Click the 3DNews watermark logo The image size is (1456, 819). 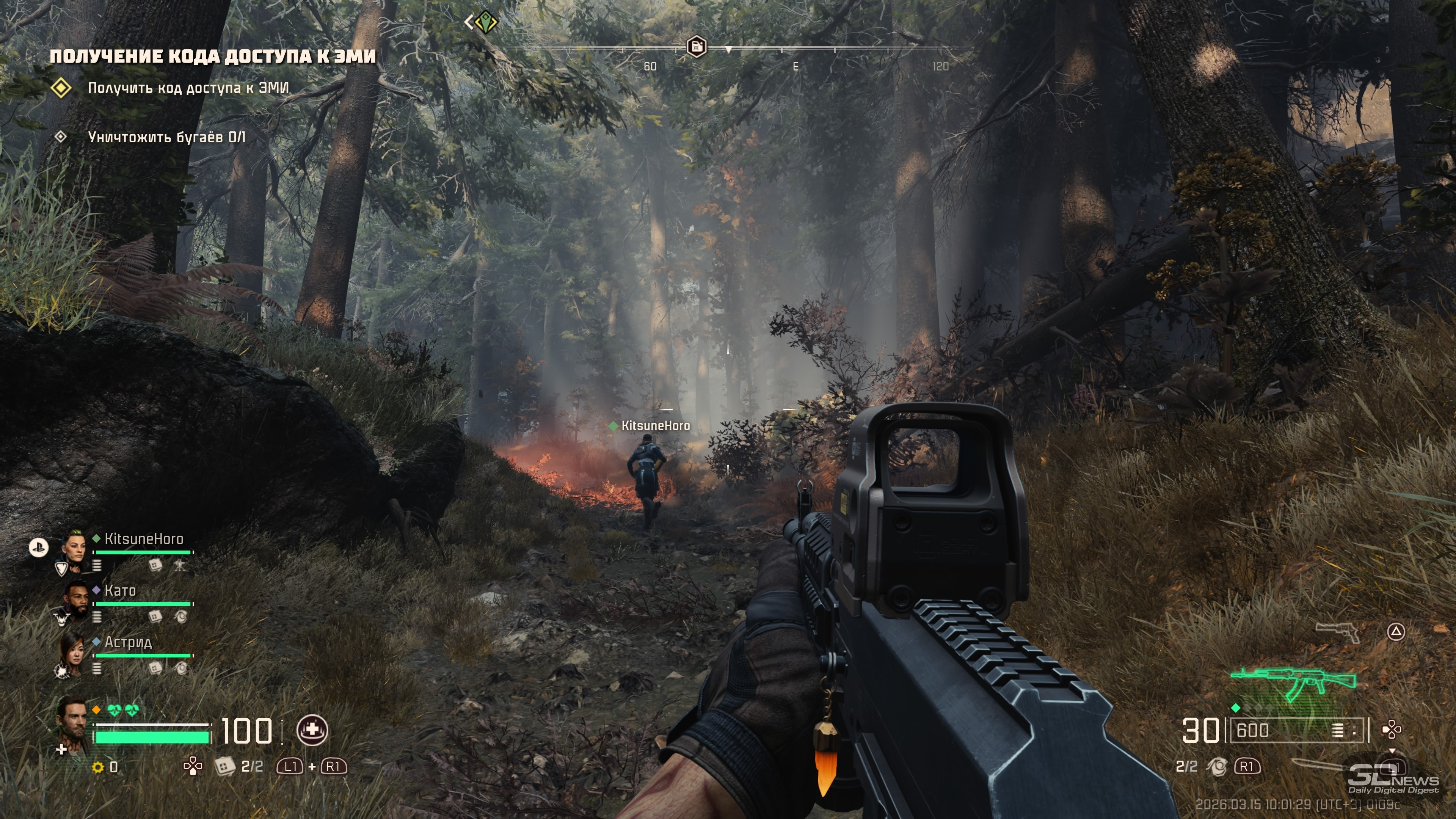pos(1394,781)
